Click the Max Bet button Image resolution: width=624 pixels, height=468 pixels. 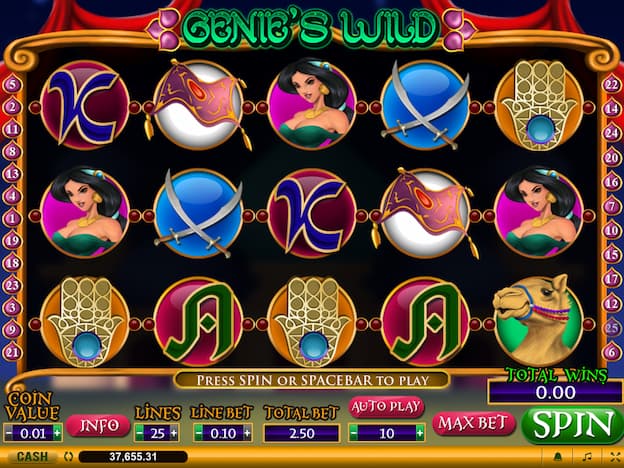(473, 423)
